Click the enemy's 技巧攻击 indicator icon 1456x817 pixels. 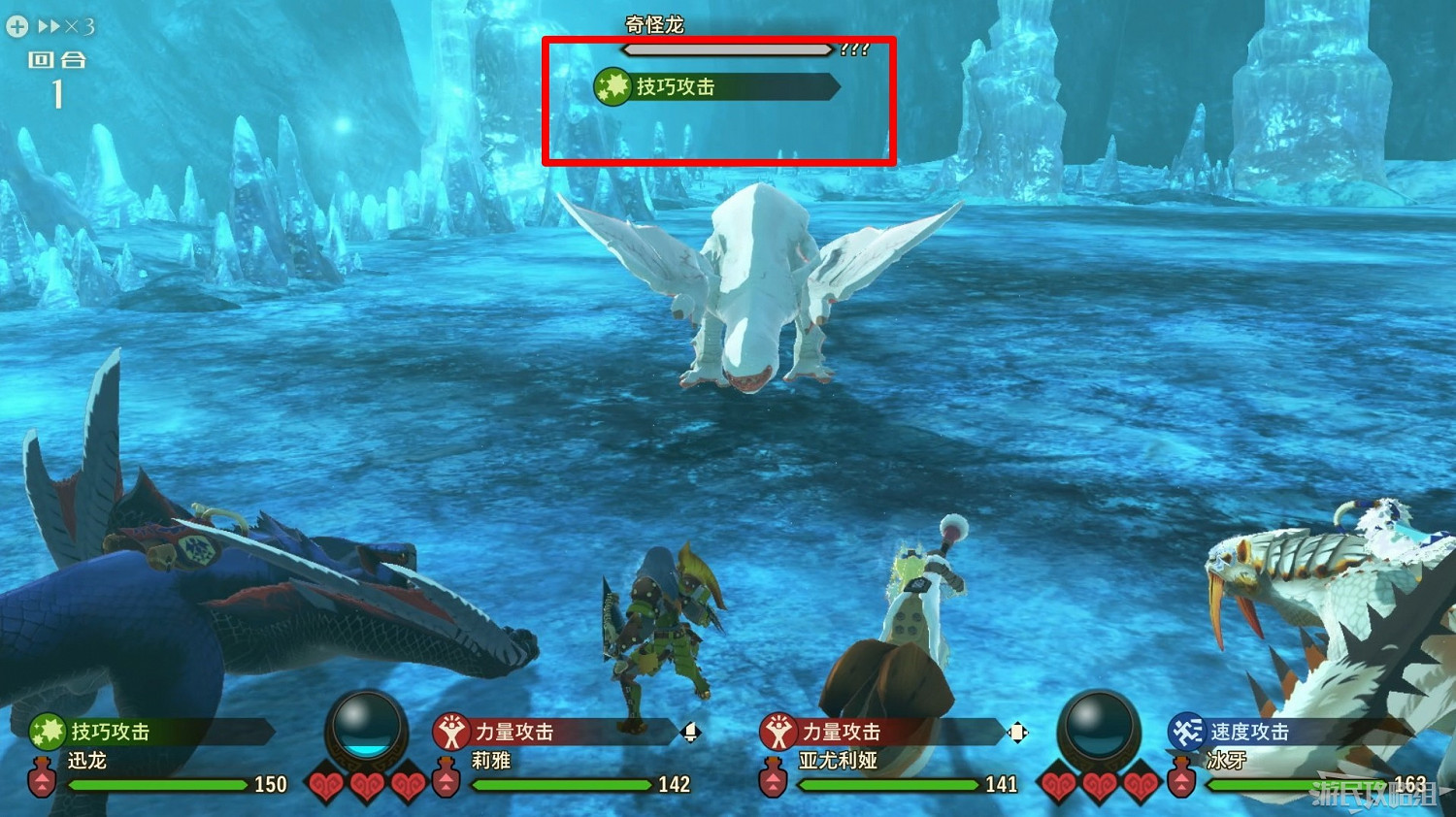click(612, 86)
